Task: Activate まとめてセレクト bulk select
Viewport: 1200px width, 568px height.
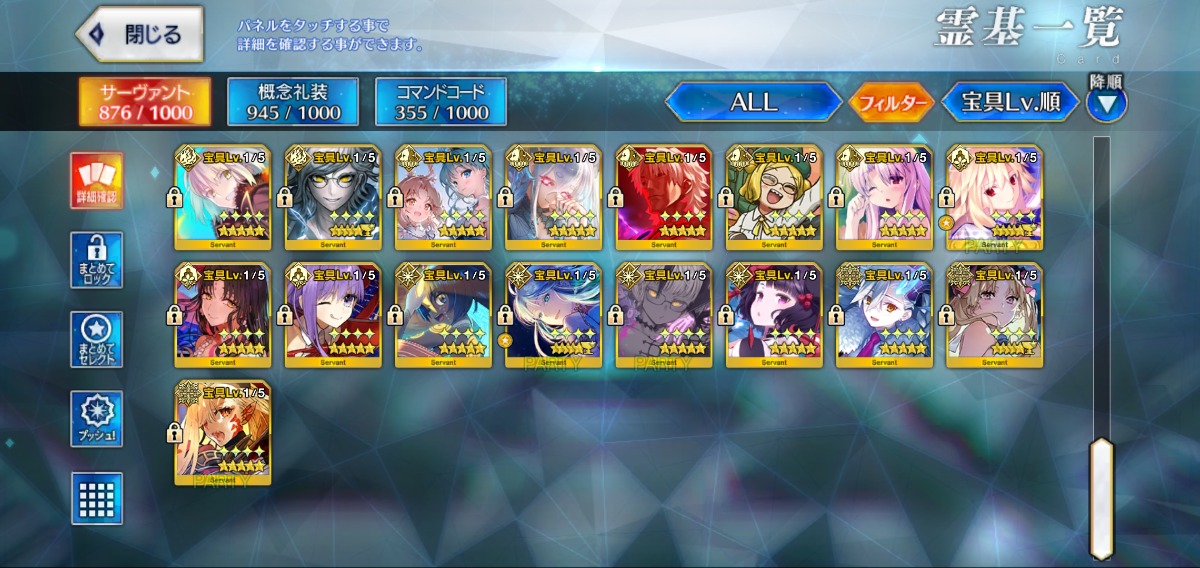Action: (97, 339)
